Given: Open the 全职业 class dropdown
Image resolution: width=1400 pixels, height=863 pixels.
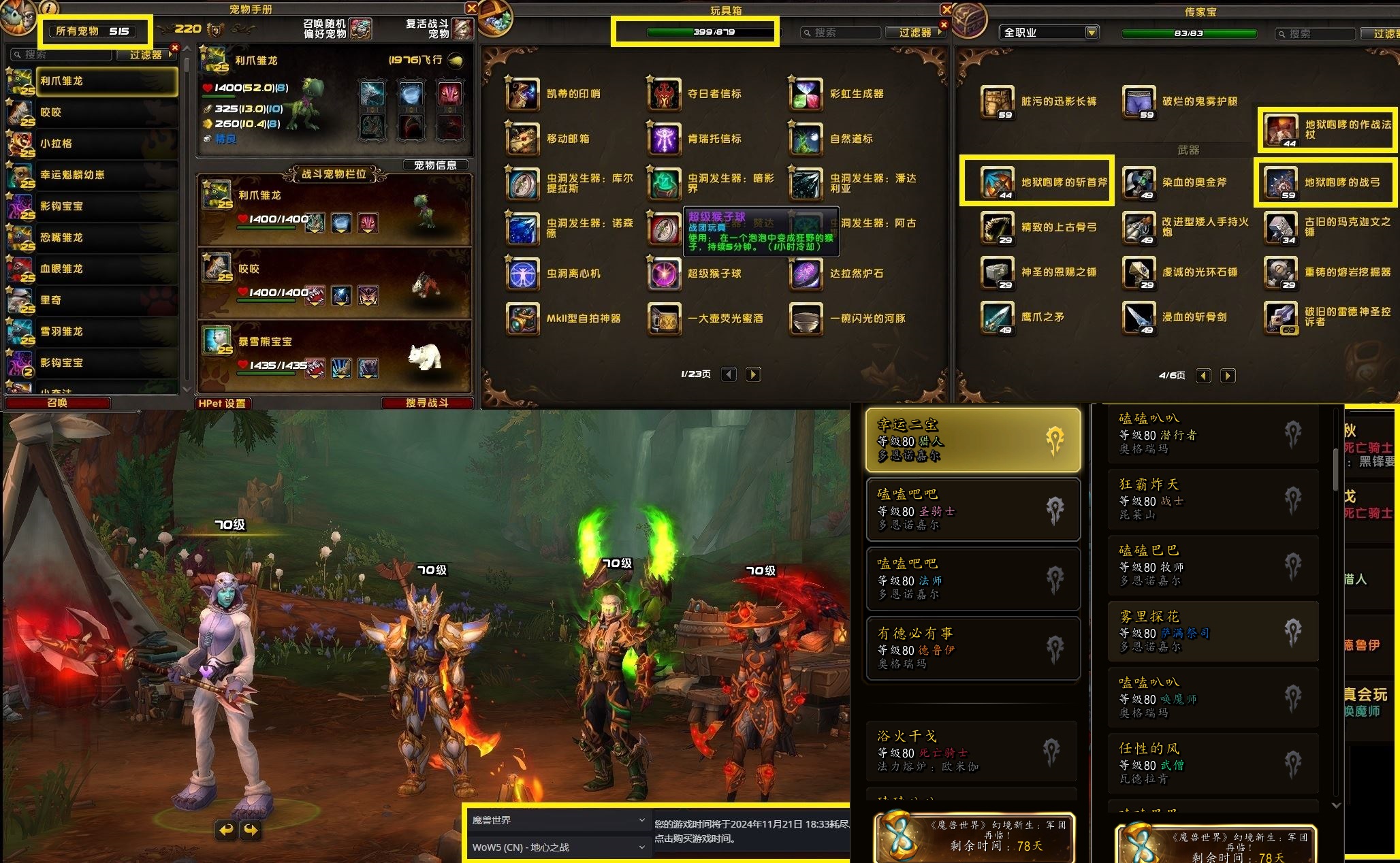Looking at the screenshot, I should [x=1049, y=32].
